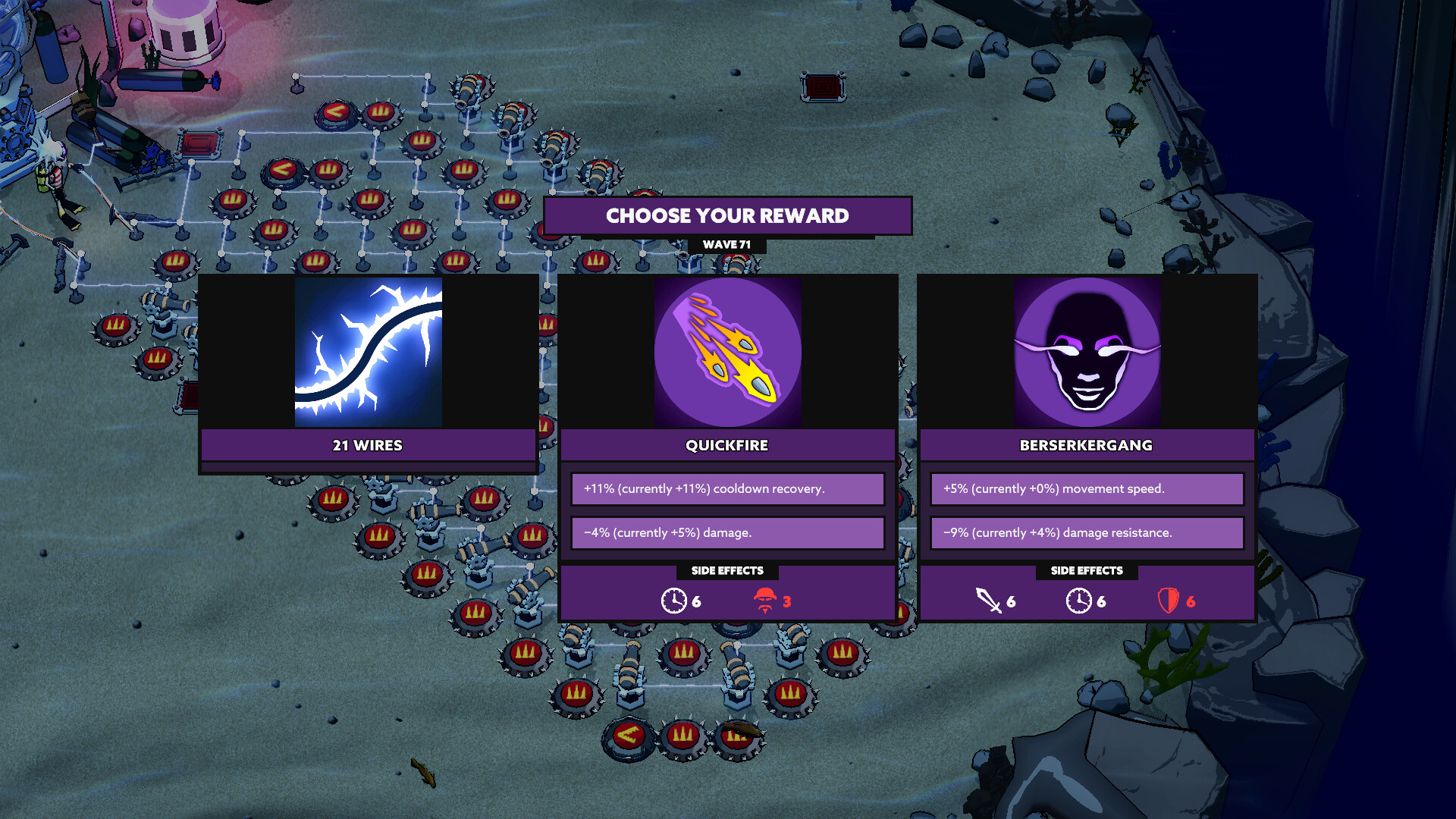Click the Wave 71 label
This screenshot has width=1456, height=819.
point(727,245)
